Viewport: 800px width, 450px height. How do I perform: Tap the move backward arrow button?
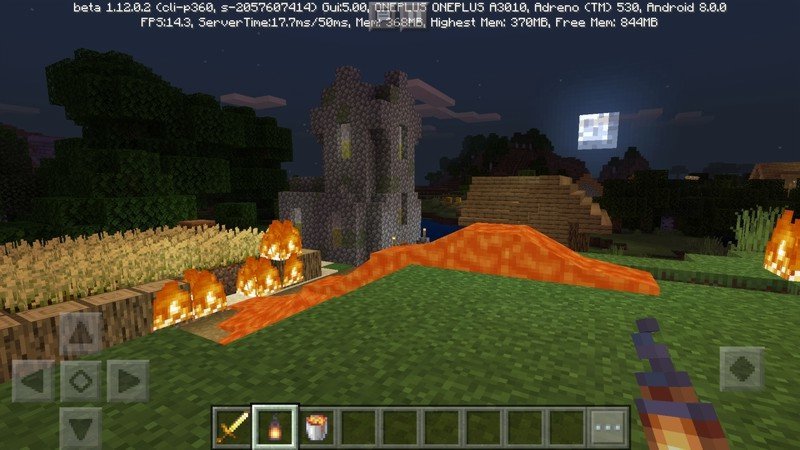click(x=81, y=426)
